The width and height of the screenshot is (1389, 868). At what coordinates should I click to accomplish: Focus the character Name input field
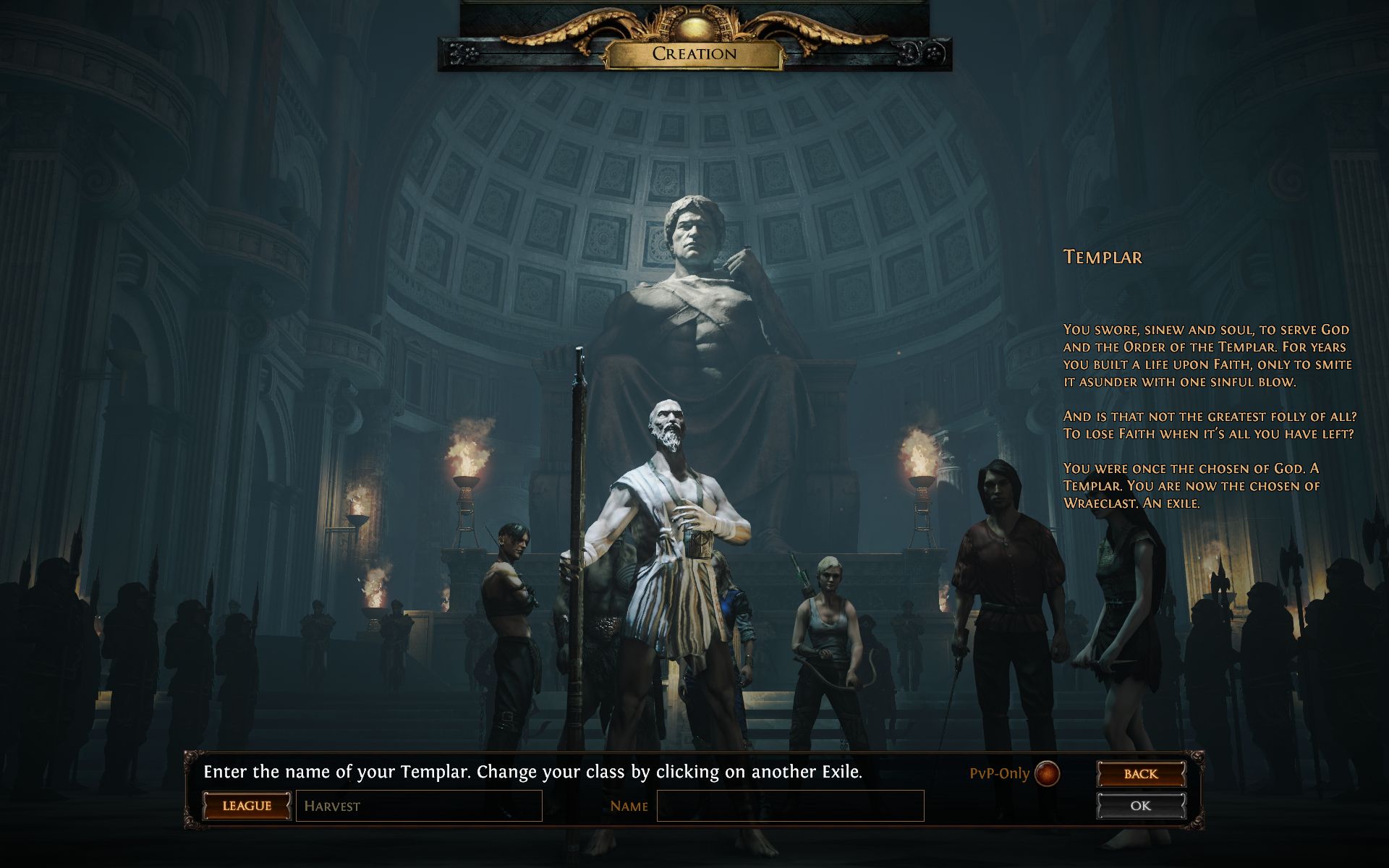(790, 806)
